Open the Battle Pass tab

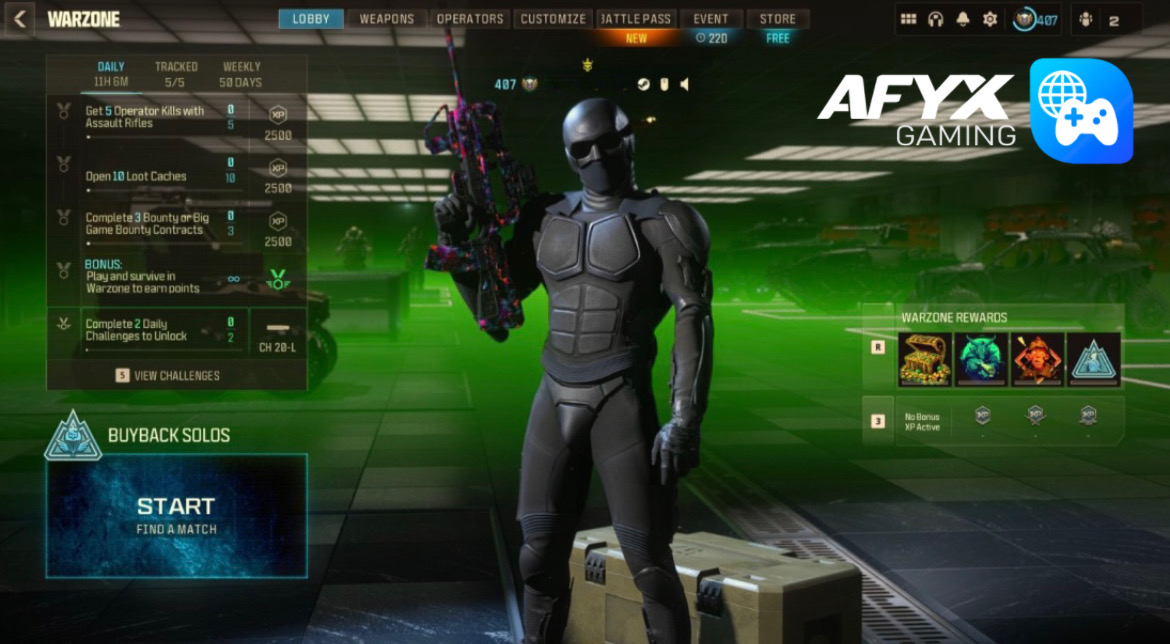(637, 19)
